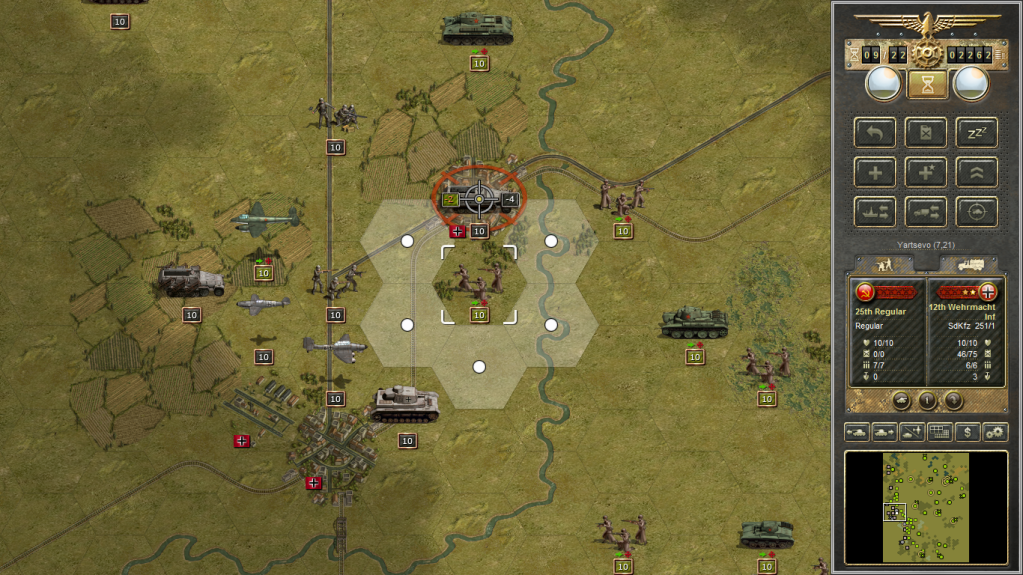Click the tank-in-crosshair button
1023x575 pixels.
point(976,211)
